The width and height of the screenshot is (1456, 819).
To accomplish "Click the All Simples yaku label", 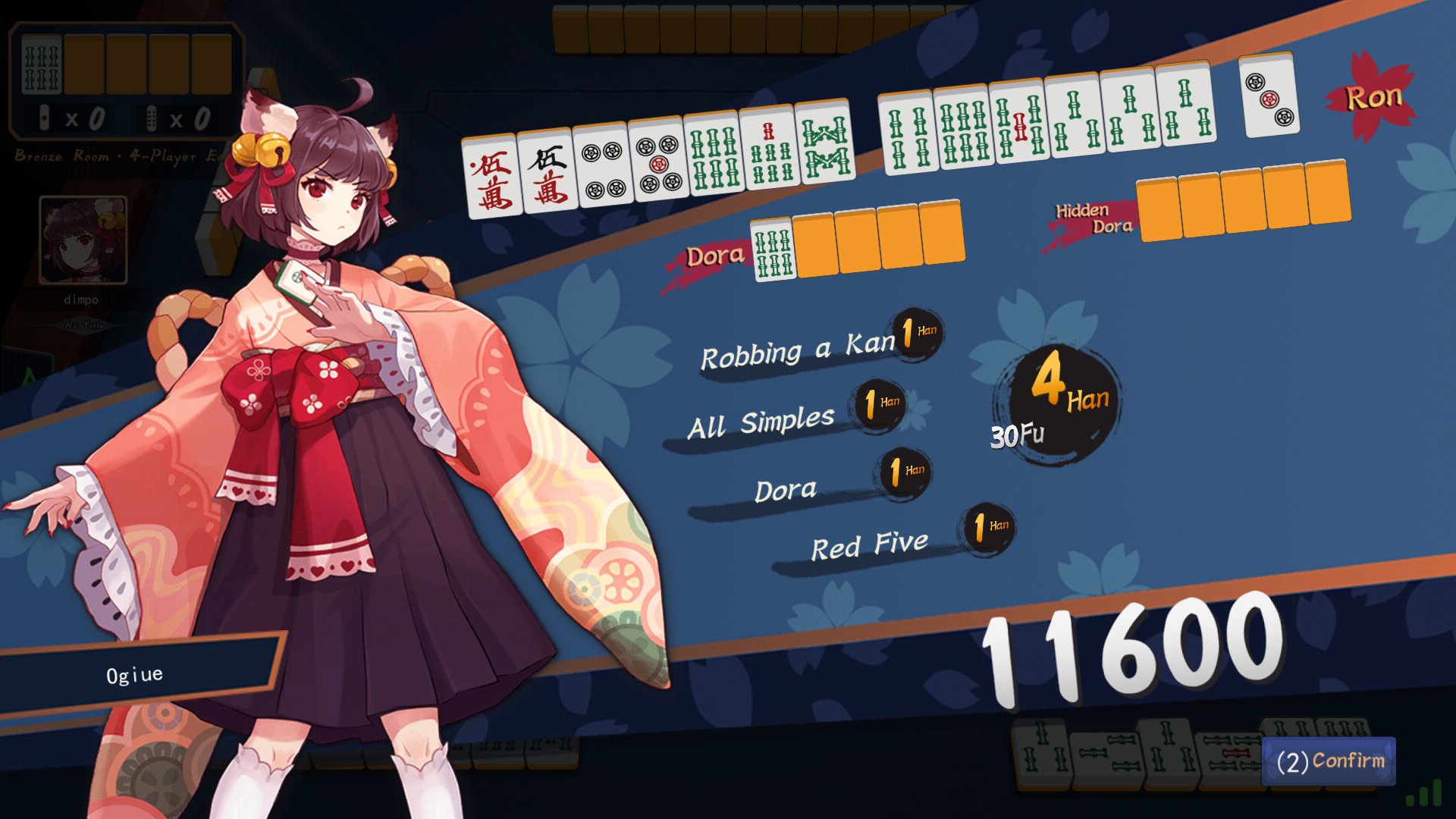I will pos(762,419).
